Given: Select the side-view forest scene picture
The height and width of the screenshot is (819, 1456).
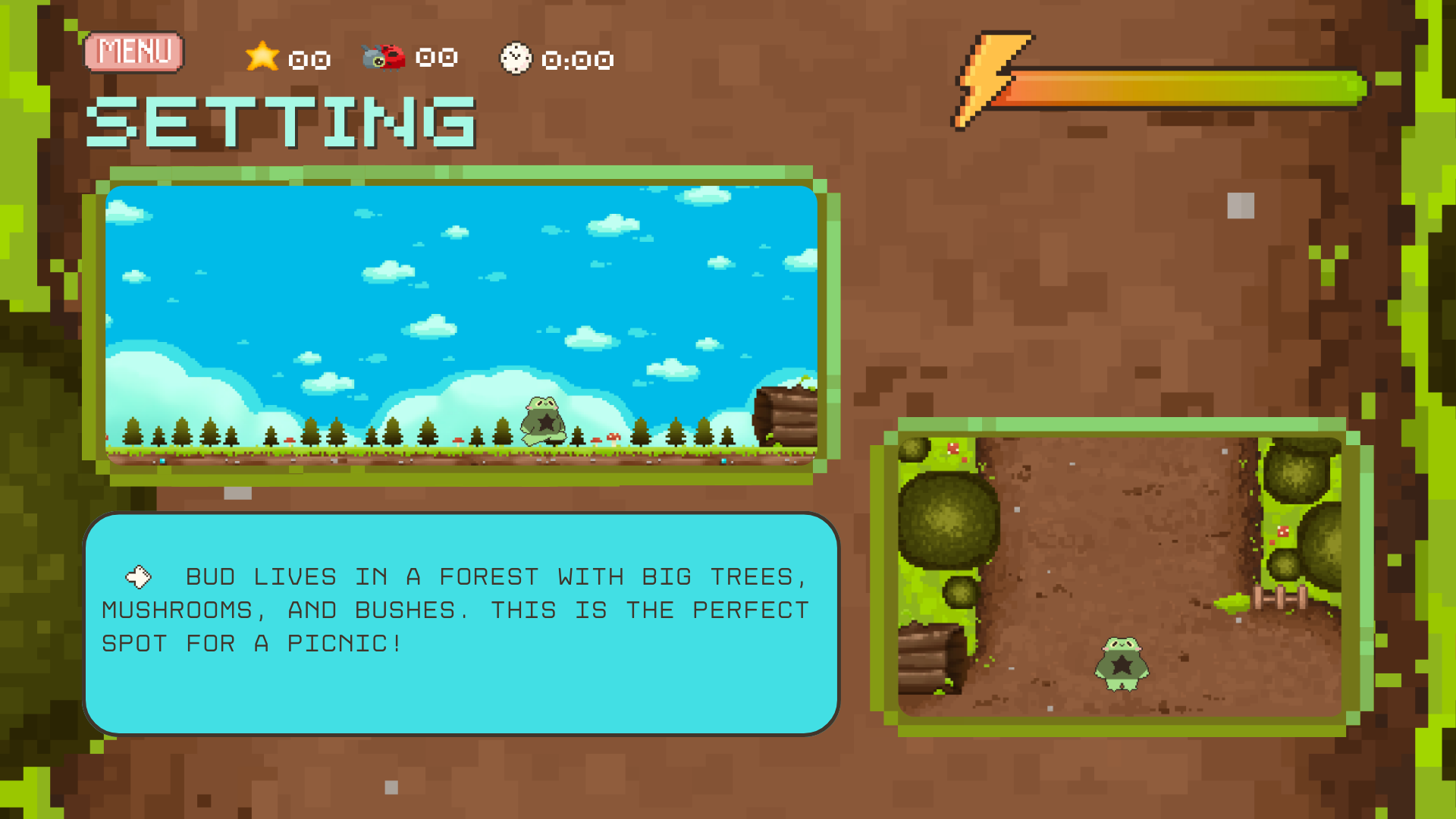Looking at the screenshot, I should pos(461,325).
